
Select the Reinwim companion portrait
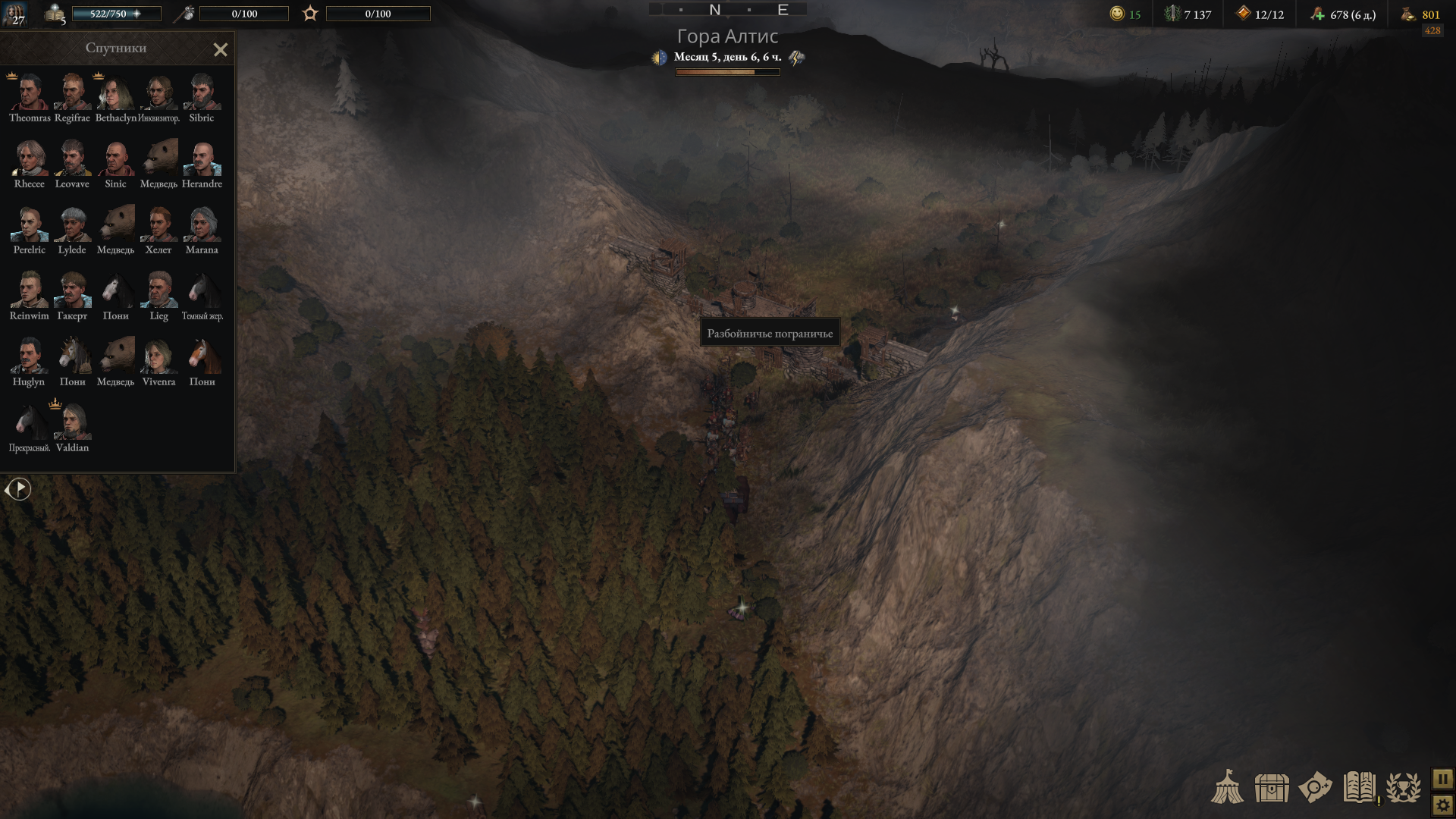(30, 290)
